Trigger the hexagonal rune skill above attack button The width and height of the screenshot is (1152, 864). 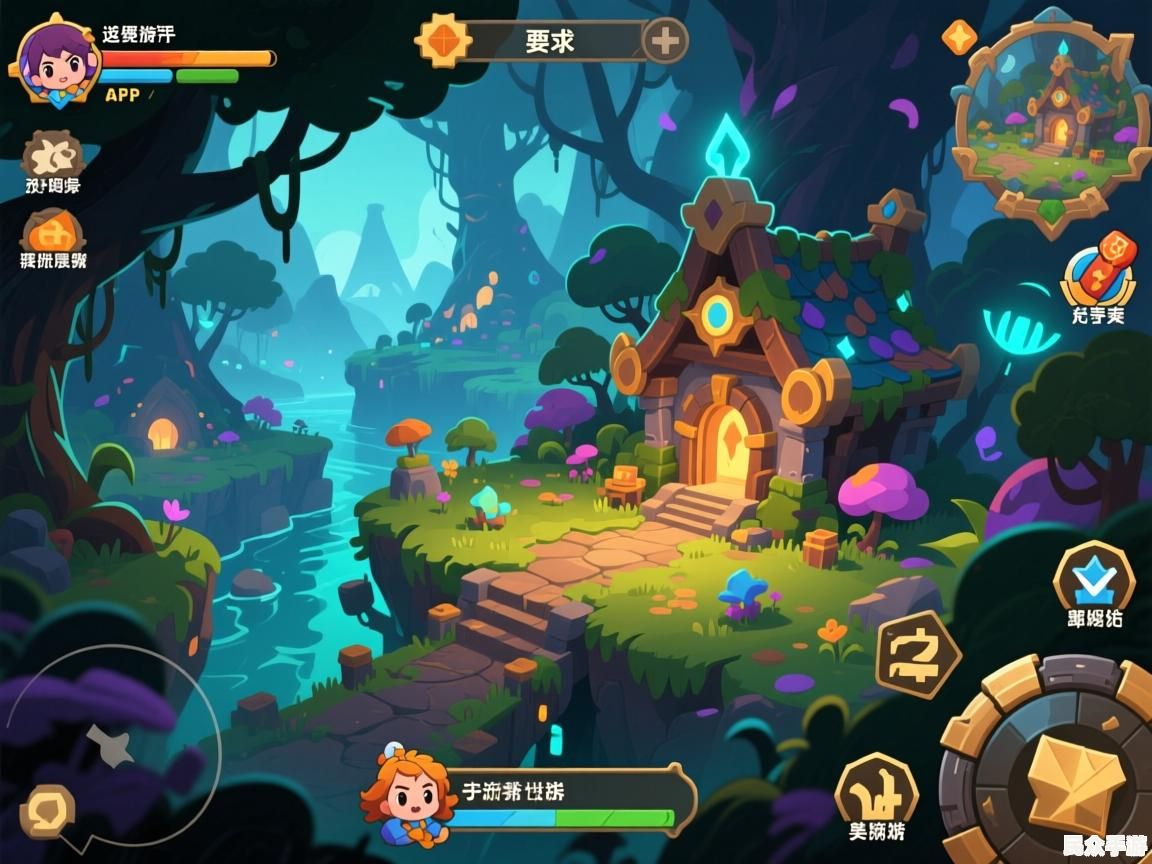[917, 654]
